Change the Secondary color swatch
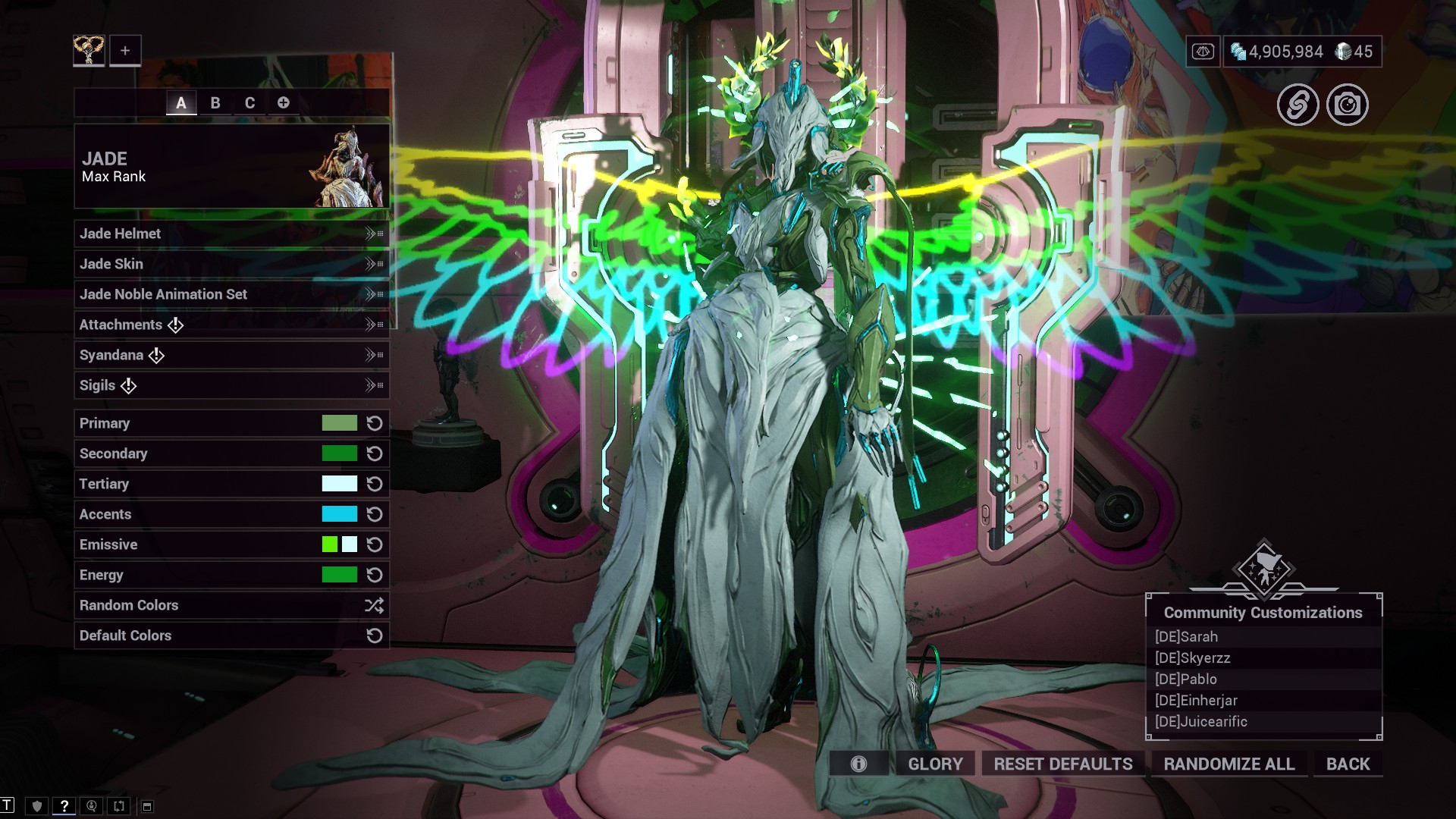Screen dimensions: 1456x819 click(339, 453)
